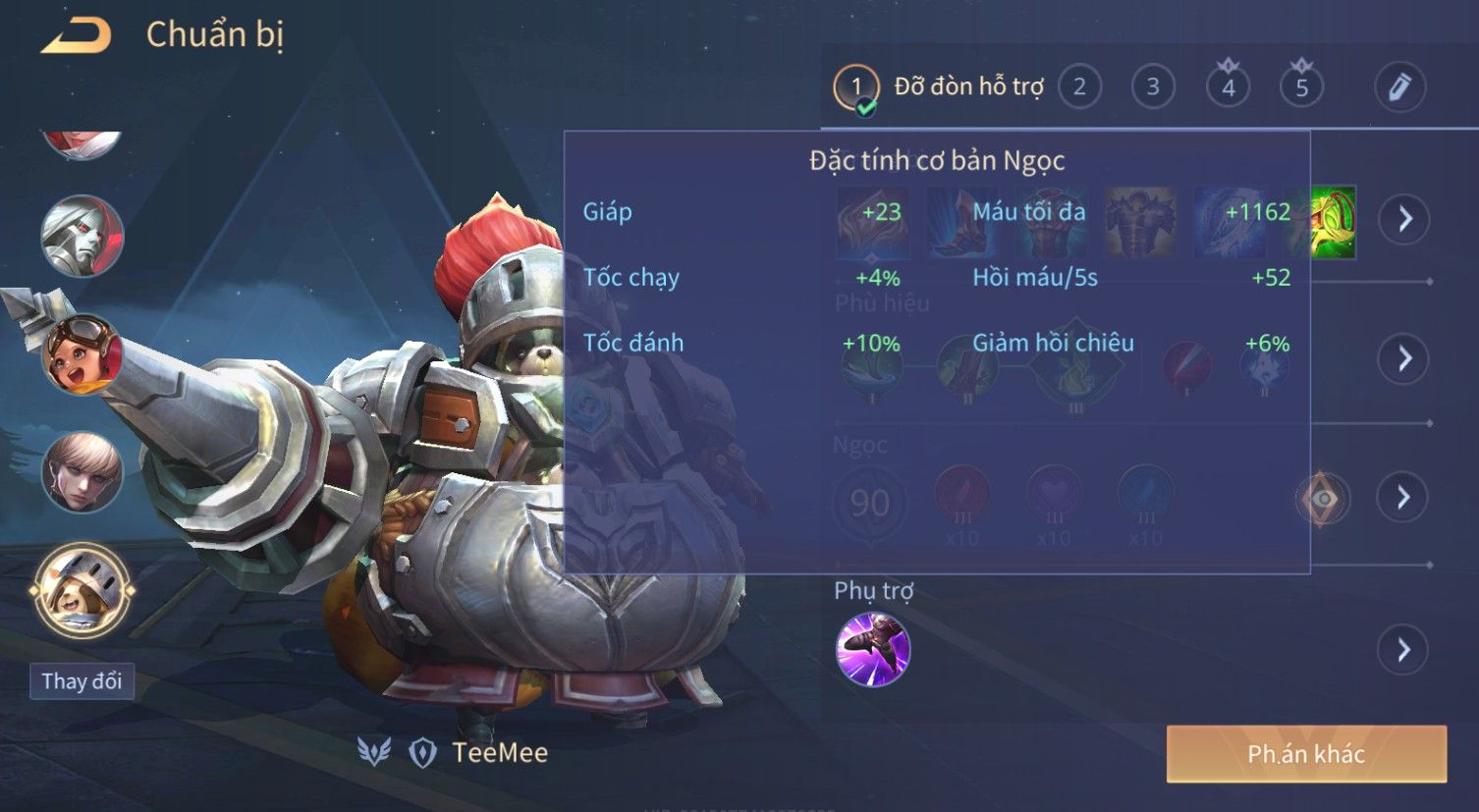Select the purple Phụ trợ spell icon

click(872, 649)
